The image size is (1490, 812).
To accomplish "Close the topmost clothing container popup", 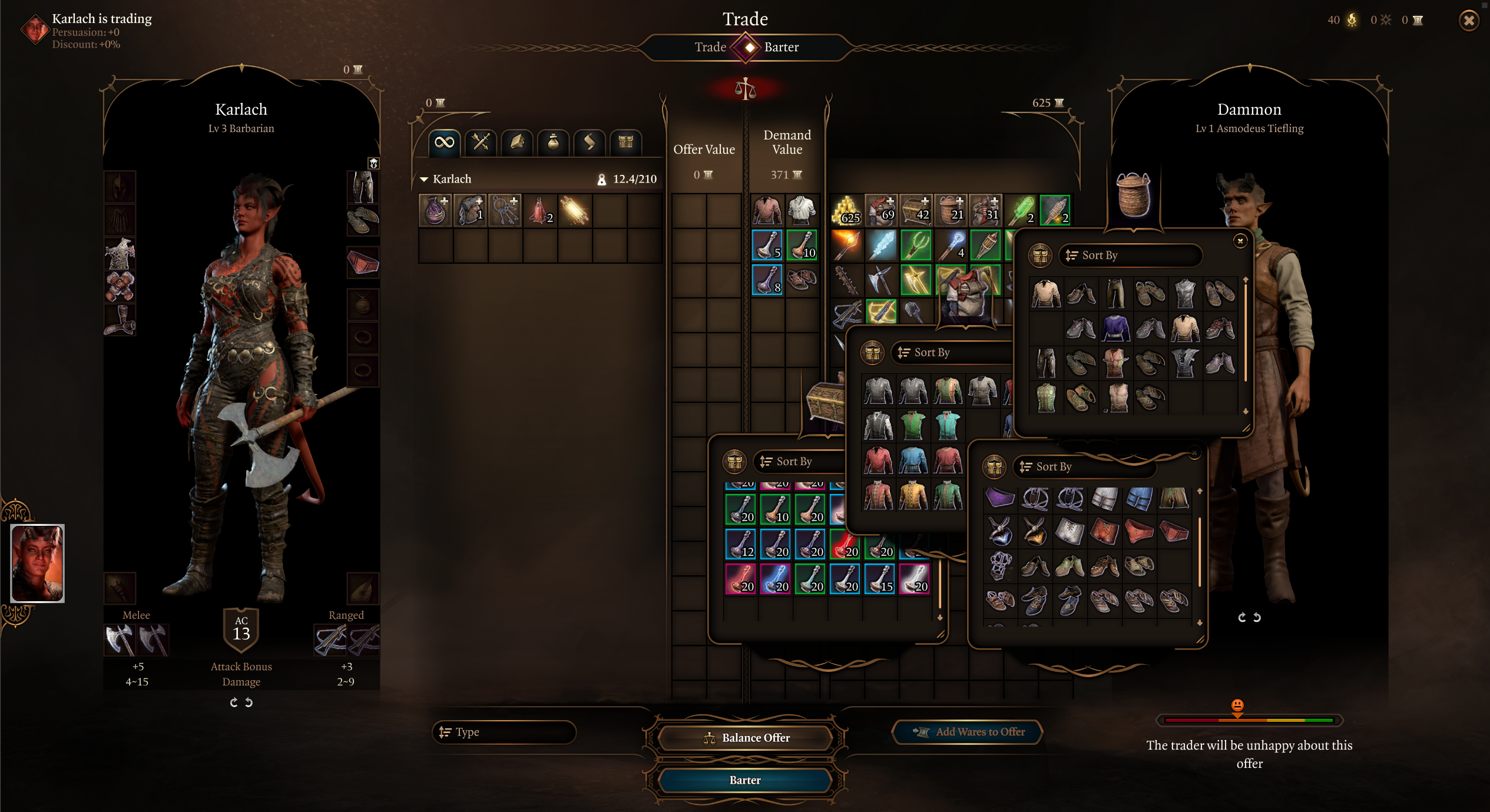I will click(x=1240, y=241).
